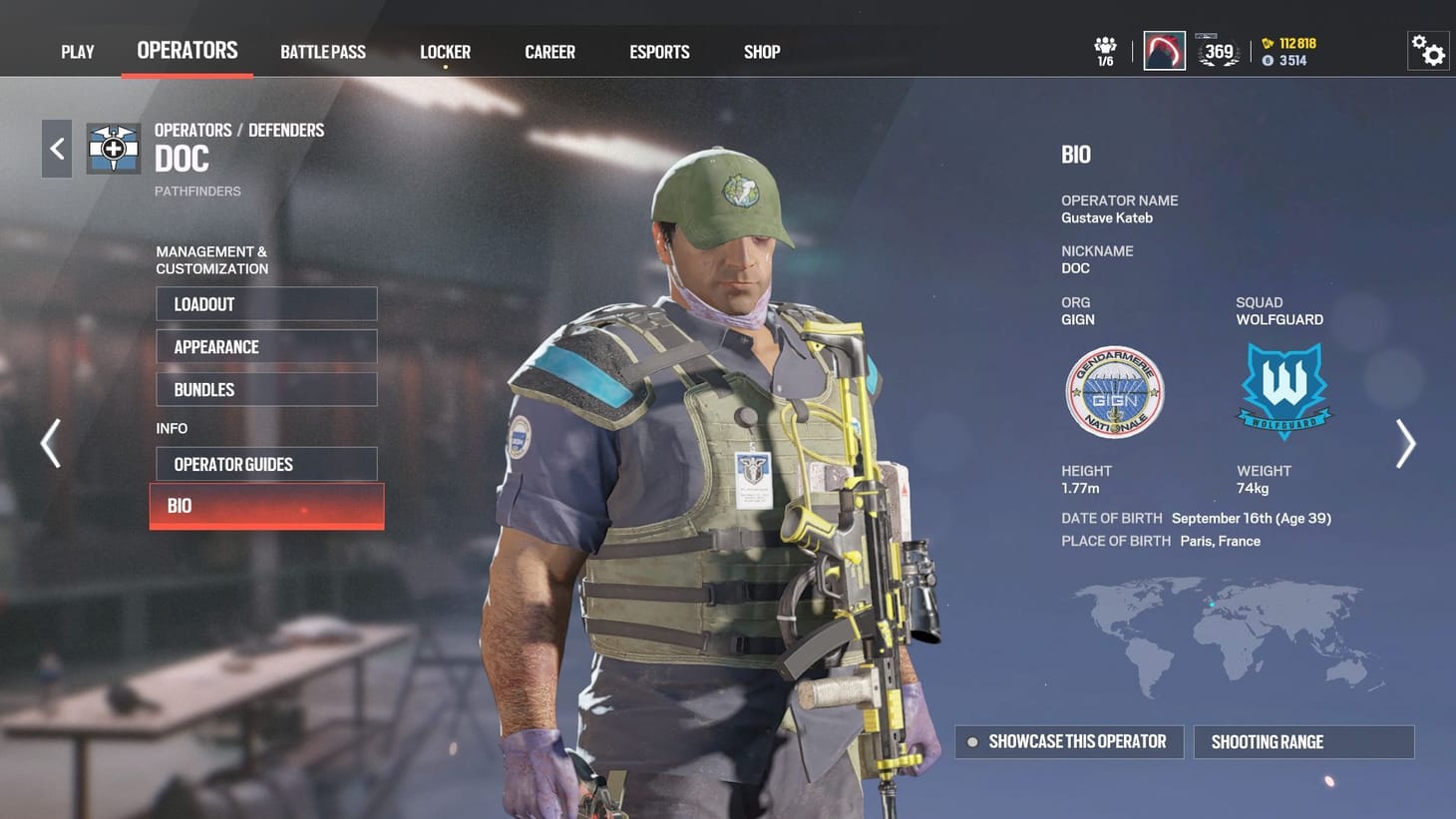
Task: Toggle Showcase This Operator
Action: (x=1068, y=741)
